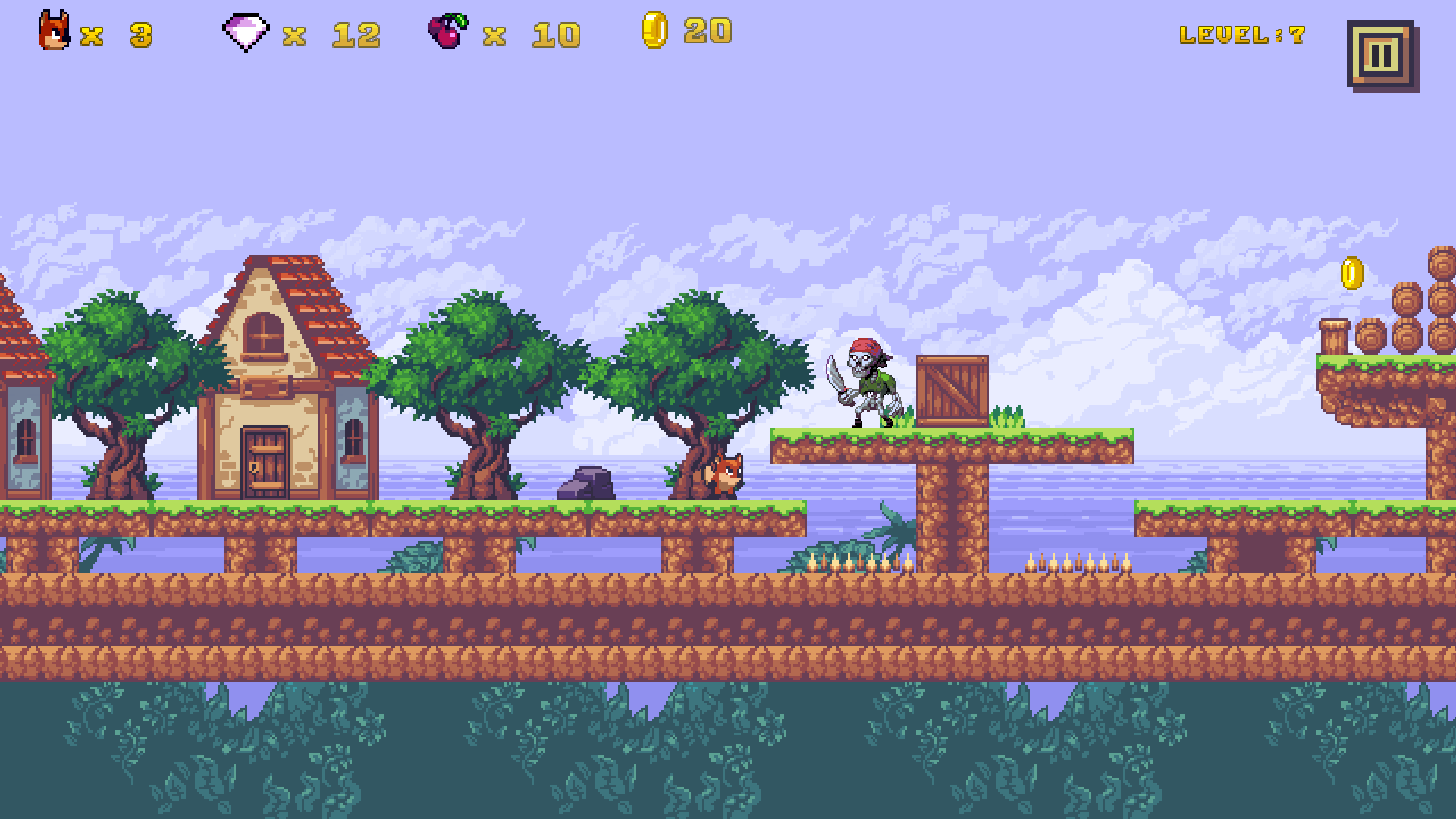Click the LEVEL:7 label
Image resolution: width=1456 pixels, height=819 pixels.
(x=1242, y=33)
